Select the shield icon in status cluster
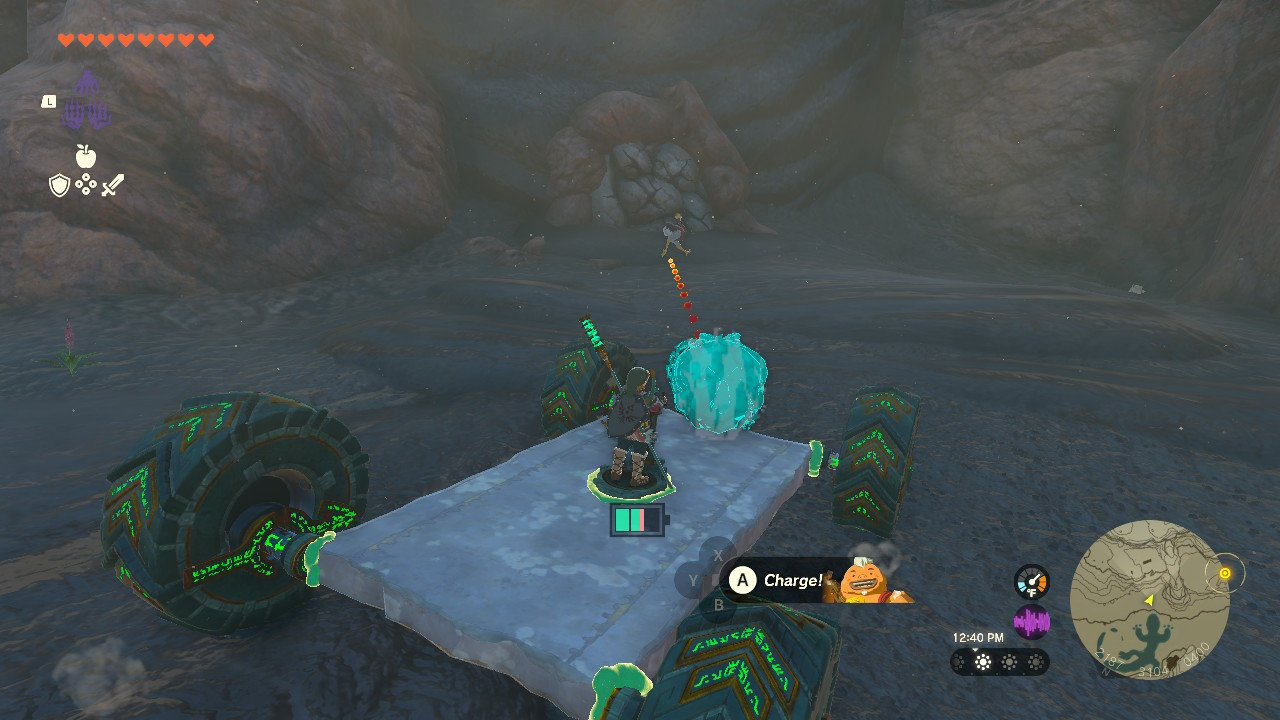 pos(59,185)
